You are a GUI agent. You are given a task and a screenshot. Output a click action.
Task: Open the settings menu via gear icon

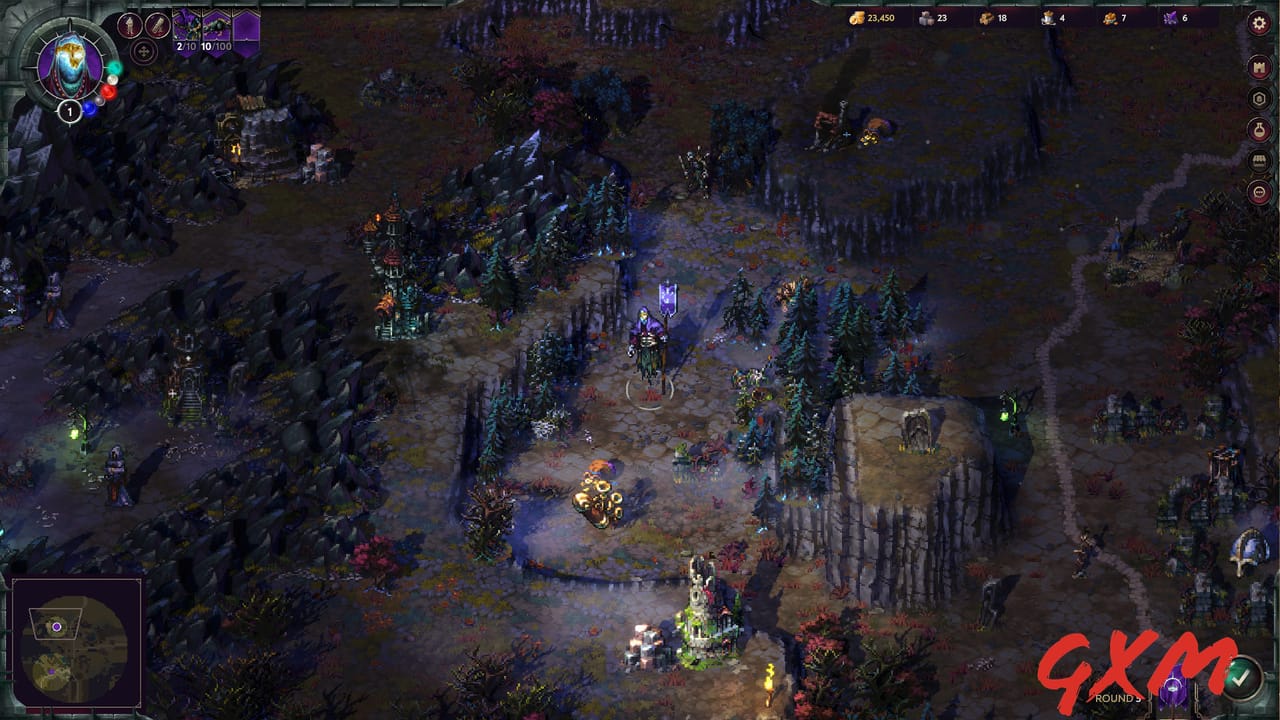(x=1258, y=23)
